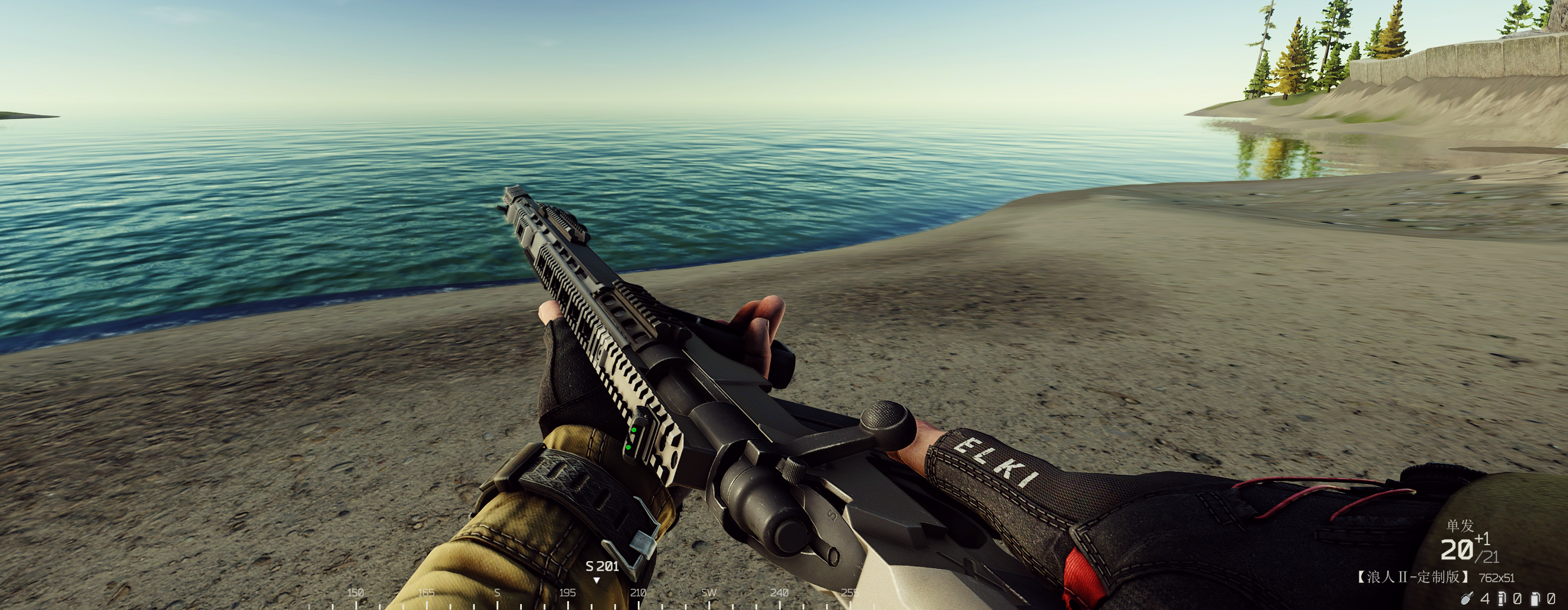This screenshot has width=1568, height=610.
Task: Select the frag grenade icon
Action: point(1467,598)
